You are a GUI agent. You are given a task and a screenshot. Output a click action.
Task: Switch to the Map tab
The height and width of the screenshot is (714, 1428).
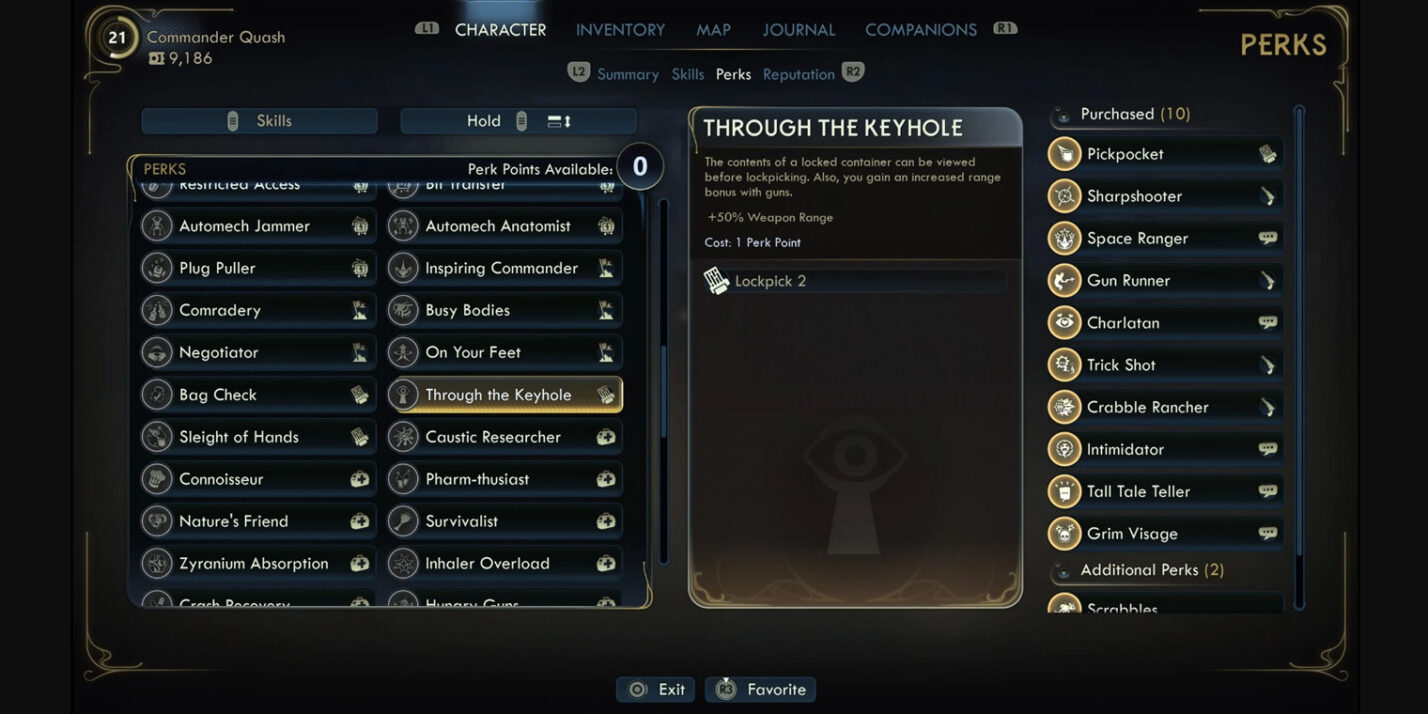[x=713, y=30]
